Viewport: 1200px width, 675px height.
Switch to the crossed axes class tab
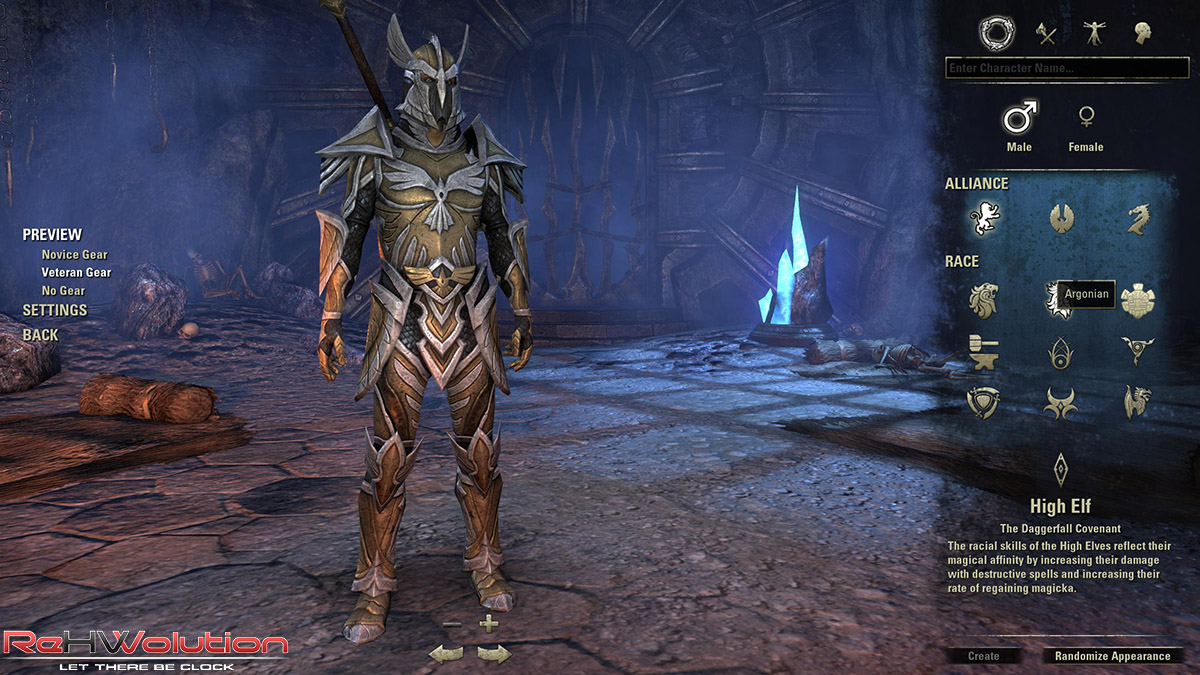point(1046,34)
